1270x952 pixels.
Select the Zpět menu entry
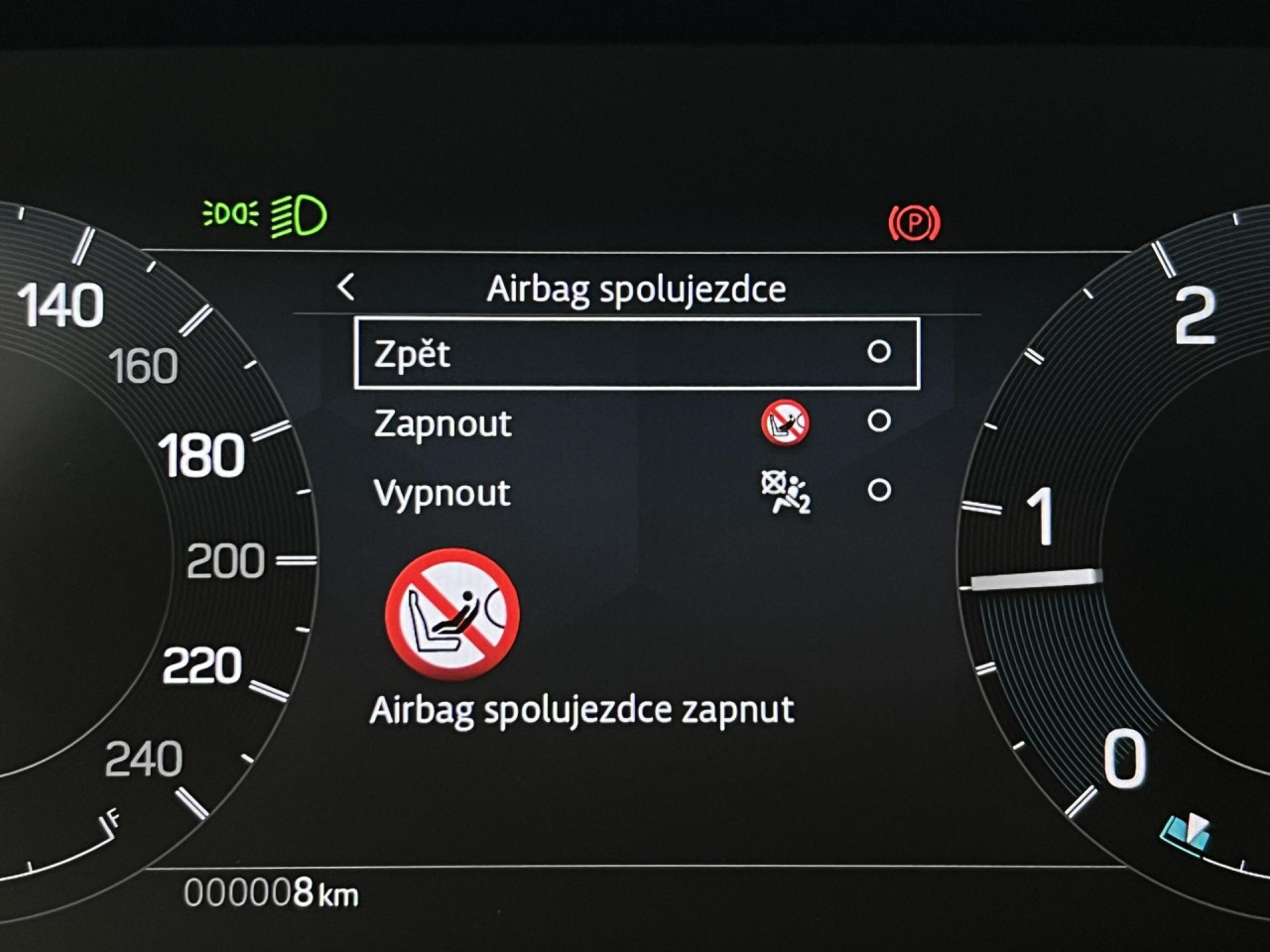(x=636, y=353)
